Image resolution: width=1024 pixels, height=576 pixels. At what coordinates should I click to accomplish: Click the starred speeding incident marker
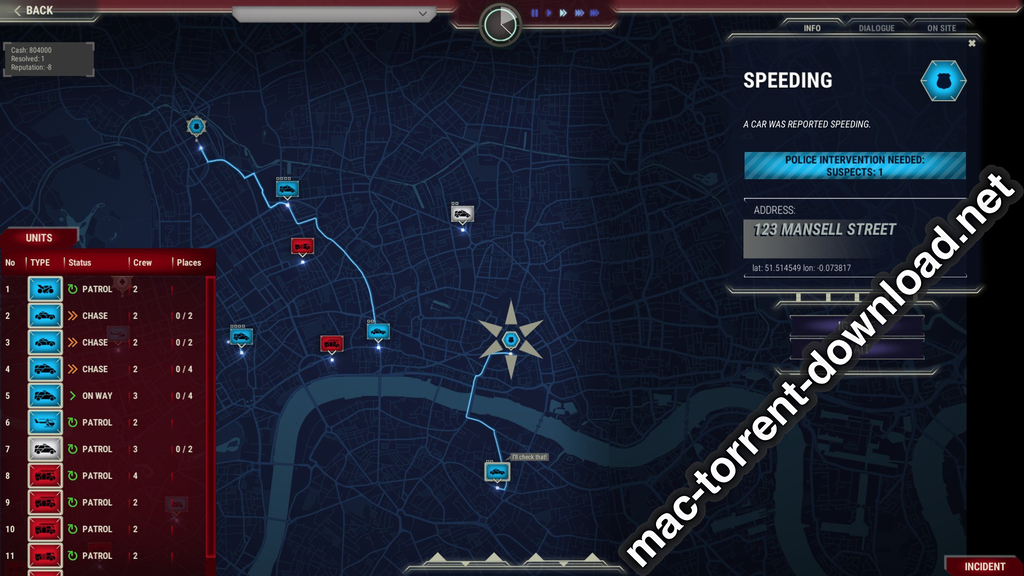coord(510,339)
